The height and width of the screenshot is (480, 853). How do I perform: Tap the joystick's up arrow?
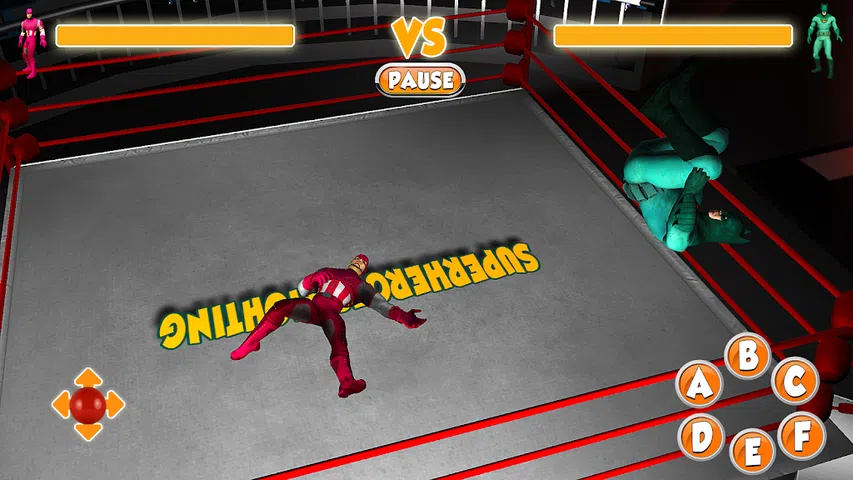[88, 376]
